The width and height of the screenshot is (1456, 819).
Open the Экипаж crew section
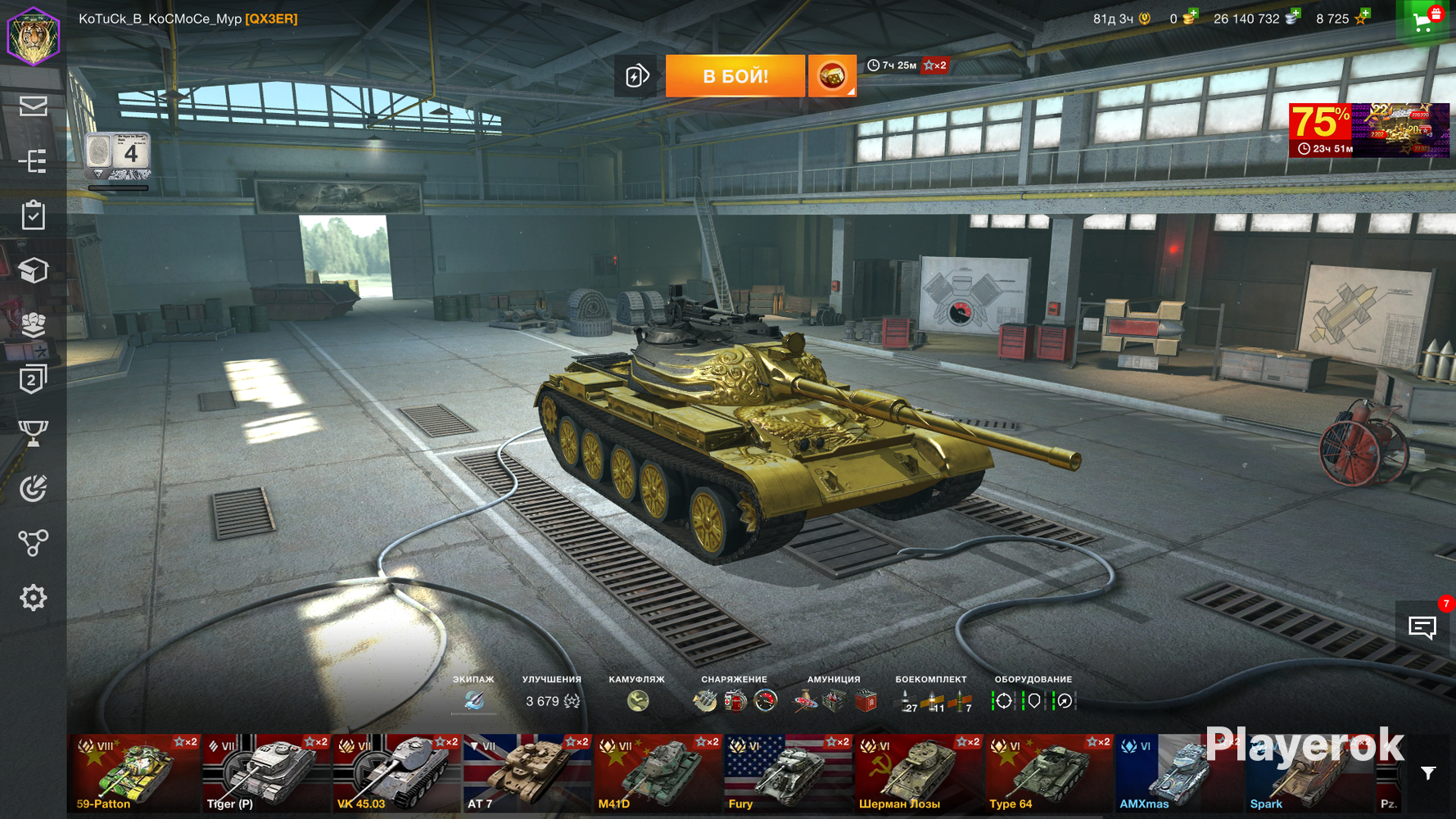[473, 700]
